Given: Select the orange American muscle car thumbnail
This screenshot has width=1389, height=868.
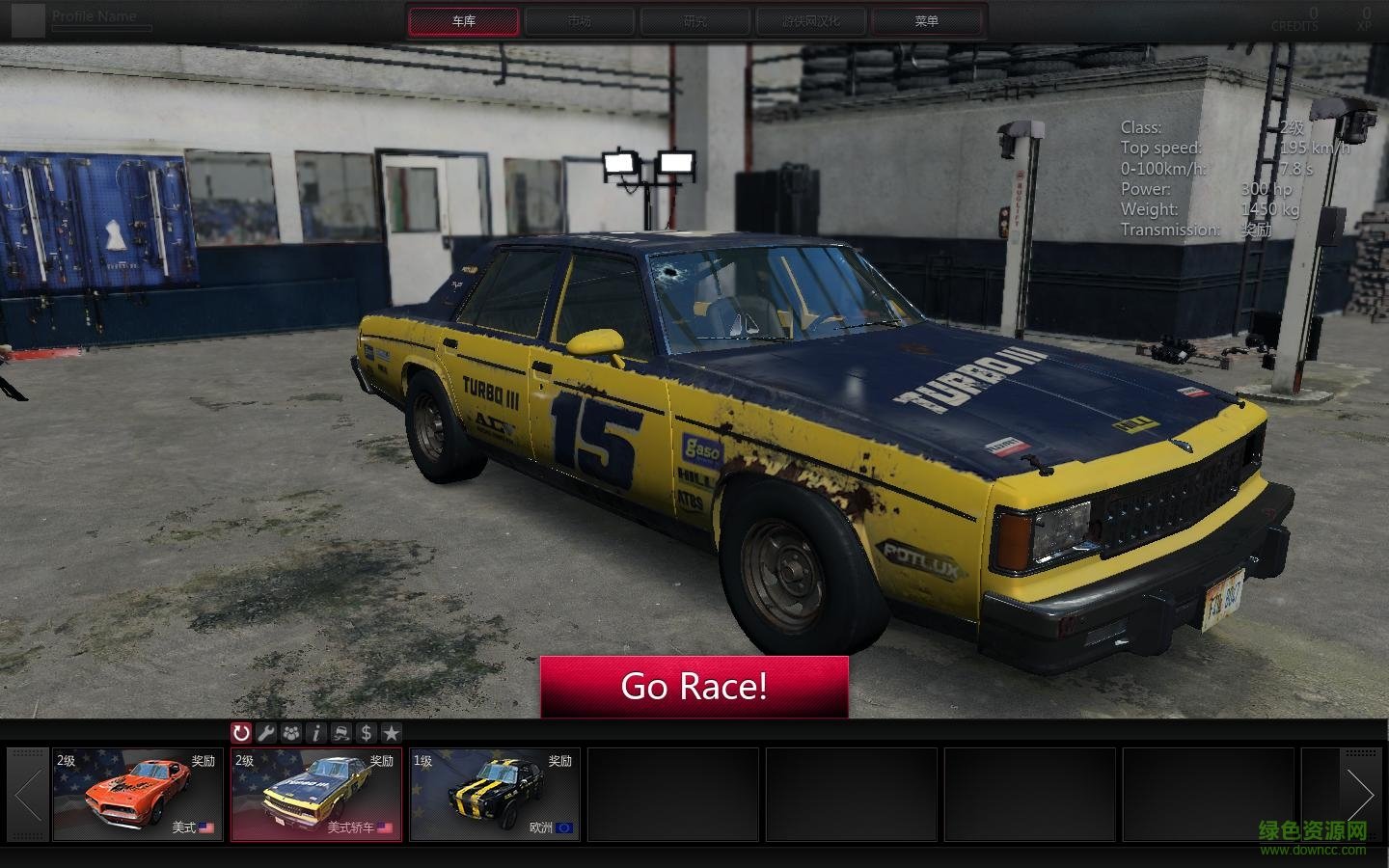Looking at the screenshot, I should pyautogui.click(x=138, y=795).
